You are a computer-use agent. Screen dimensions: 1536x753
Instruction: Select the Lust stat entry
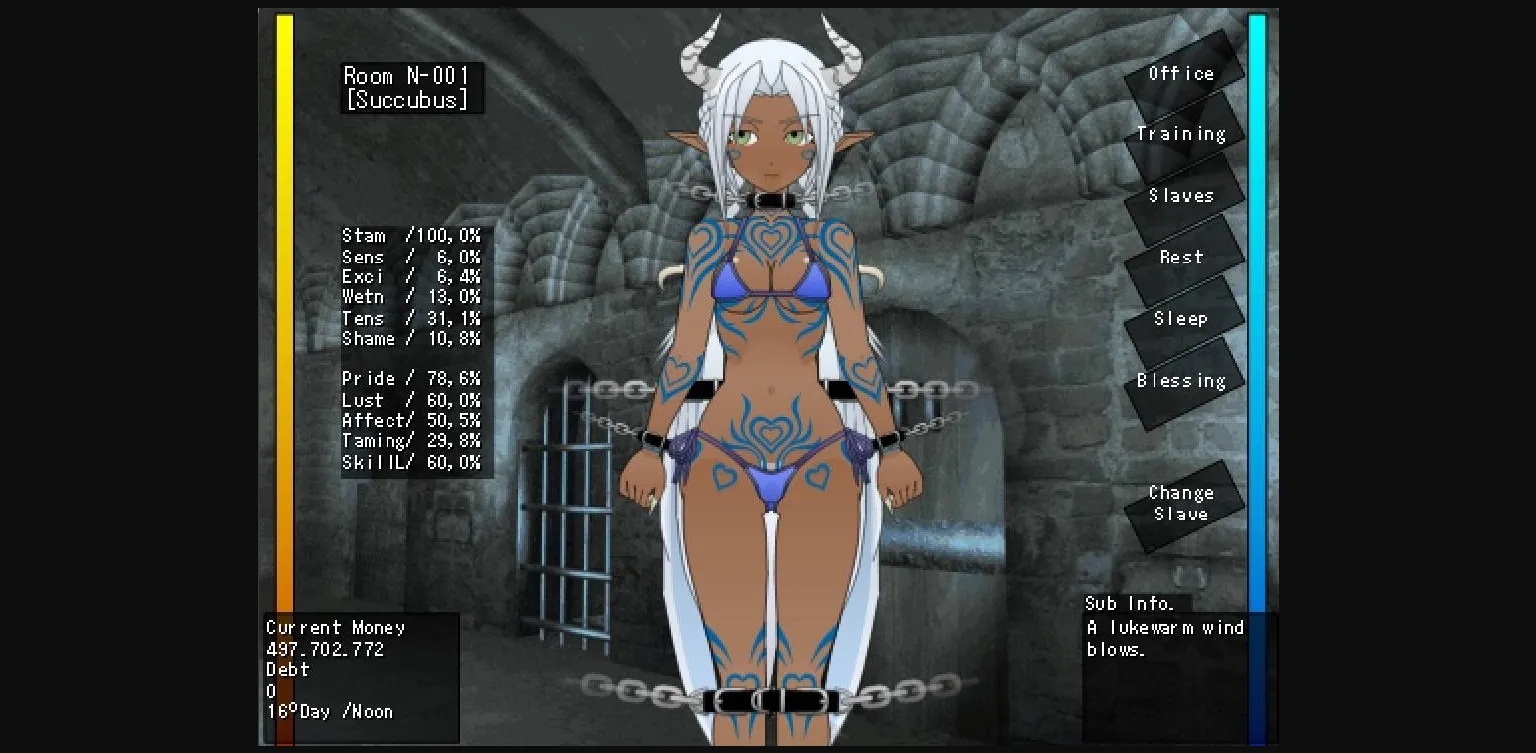point(413,400)
